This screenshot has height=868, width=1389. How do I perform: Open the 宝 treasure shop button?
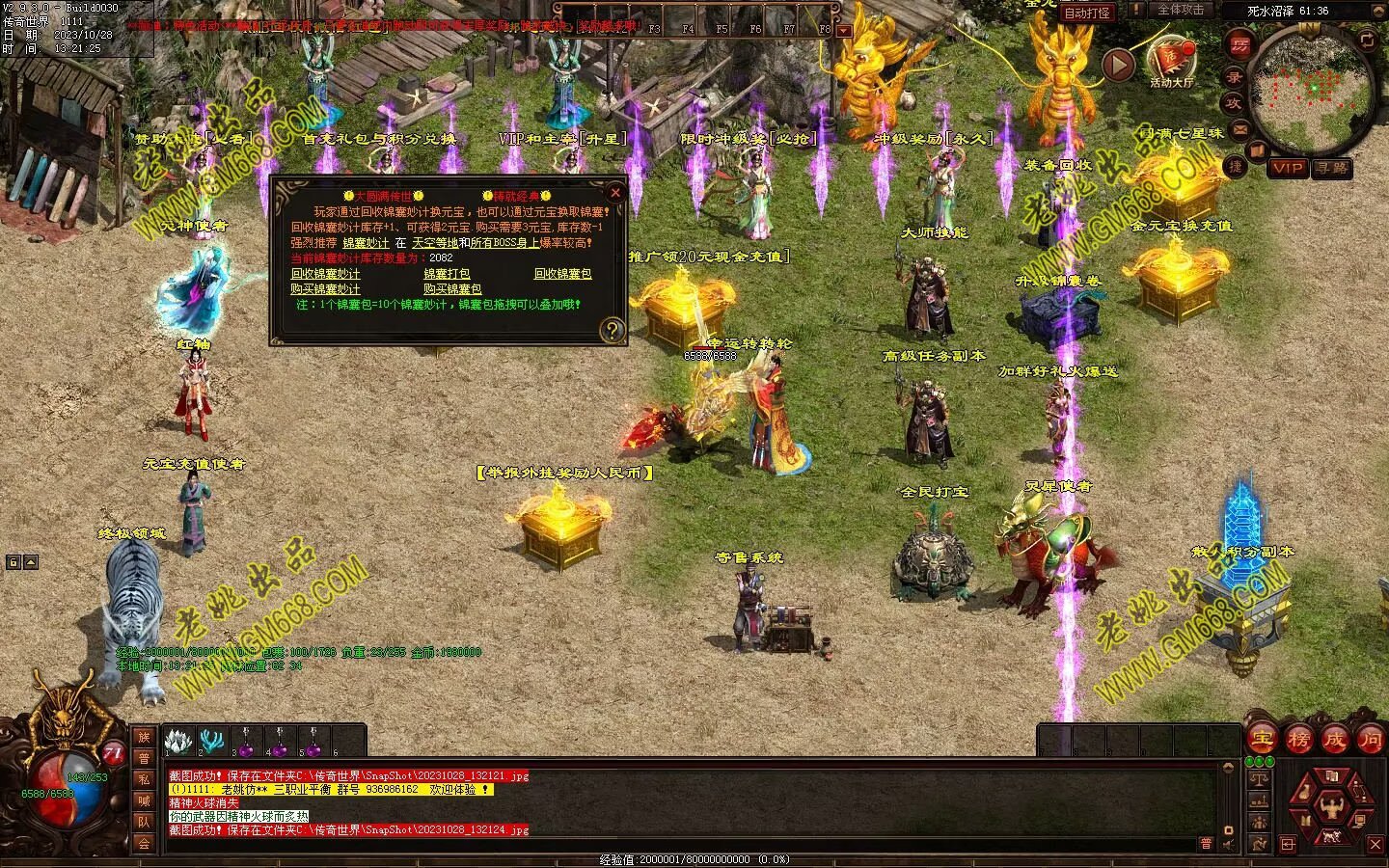1262,740
